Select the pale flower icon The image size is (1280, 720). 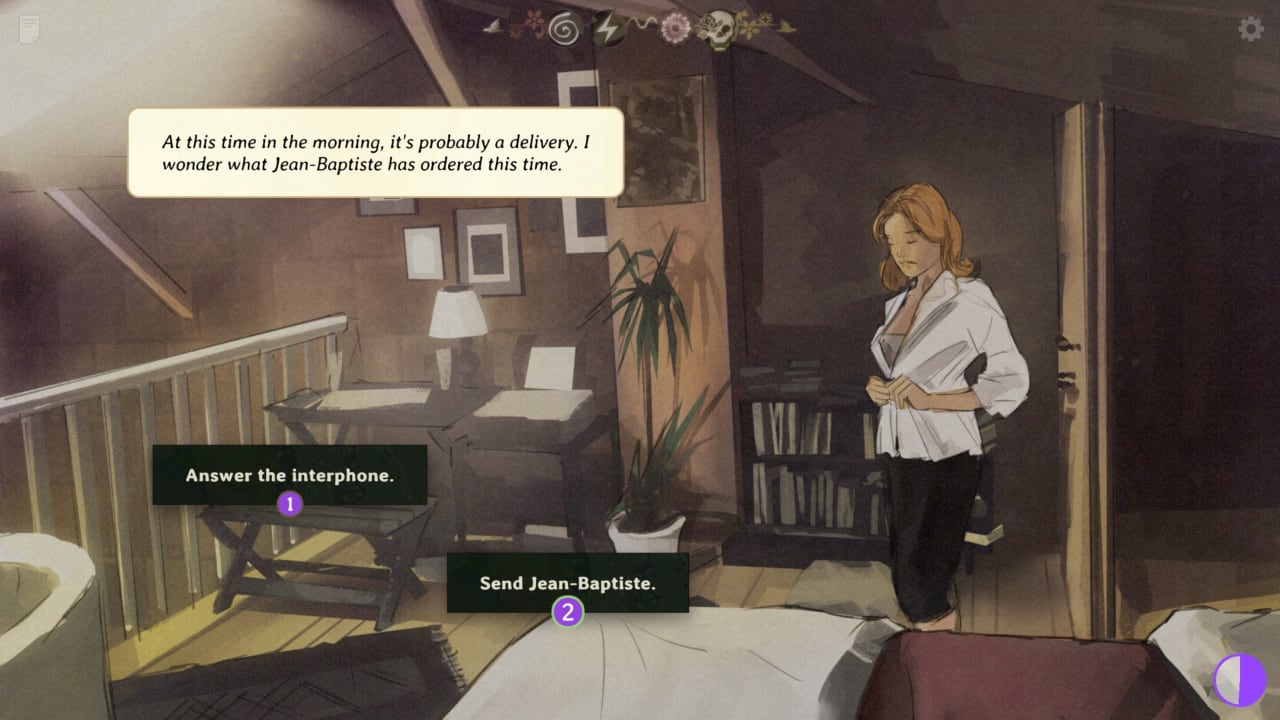tap(676, 29)
